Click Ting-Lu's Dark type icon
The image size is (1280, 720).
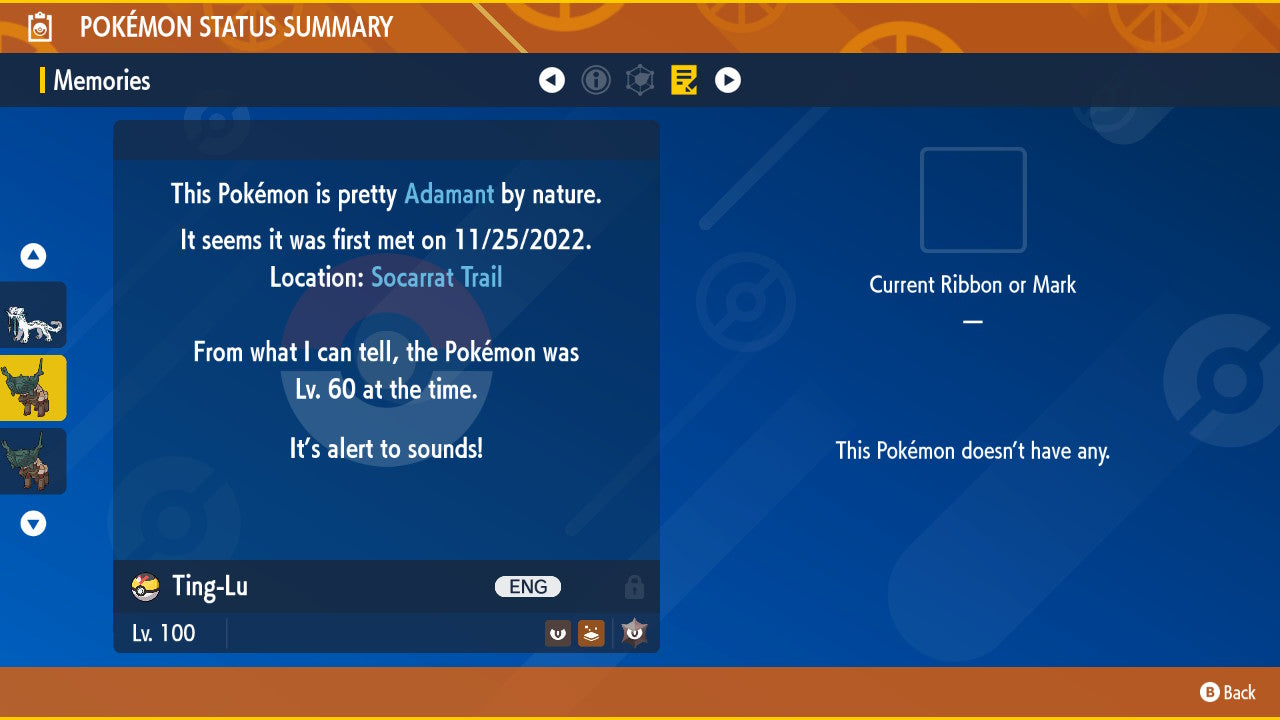(x=557, y=632)
